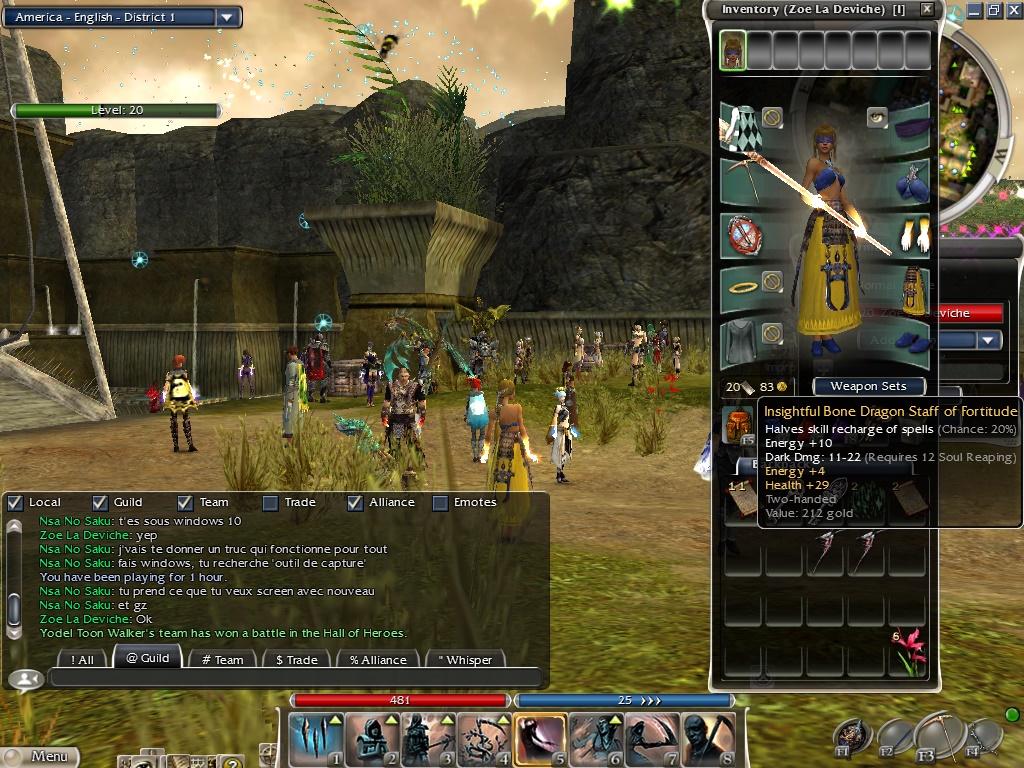Viewport: 1024px width, 768px height.
Task: Toggle the Alliance chat filter checkbox
Action: 354,502
